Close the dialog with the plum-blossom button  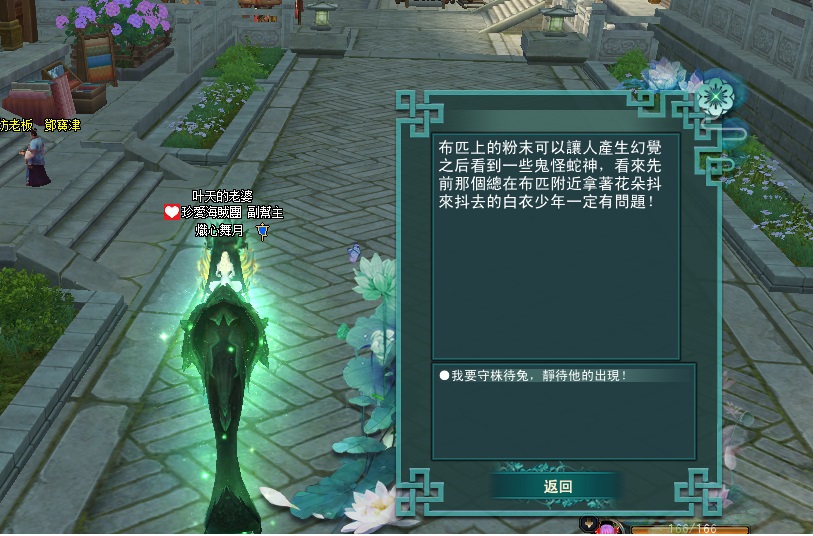point(715,97)
